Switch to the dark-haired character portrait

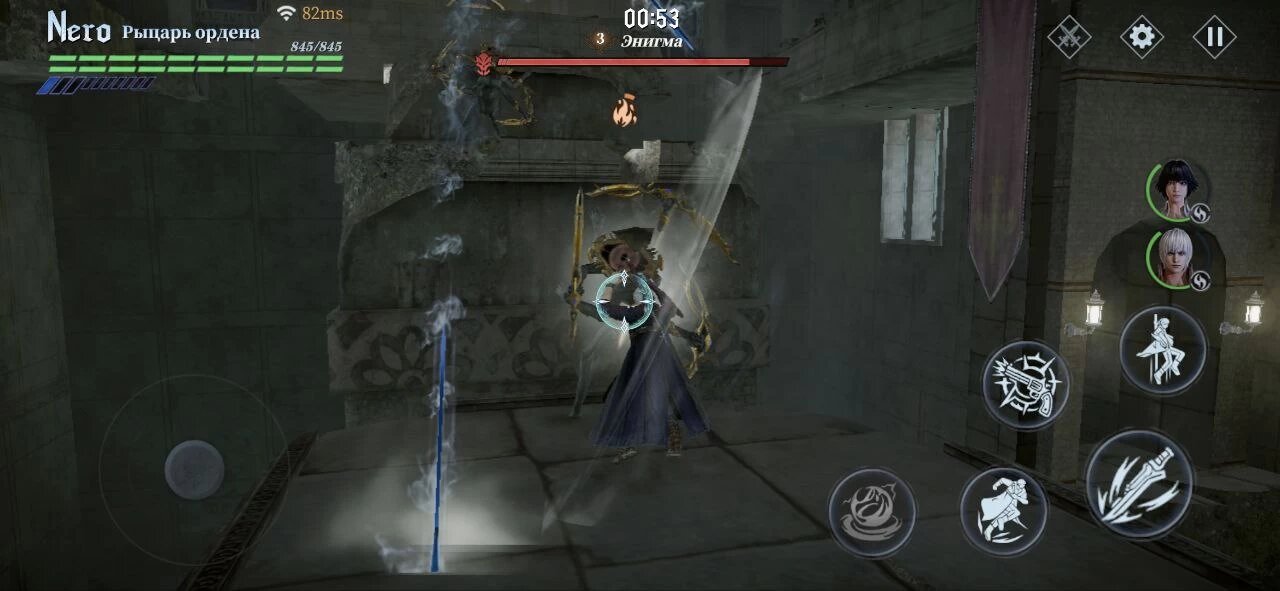[1179, 191]
